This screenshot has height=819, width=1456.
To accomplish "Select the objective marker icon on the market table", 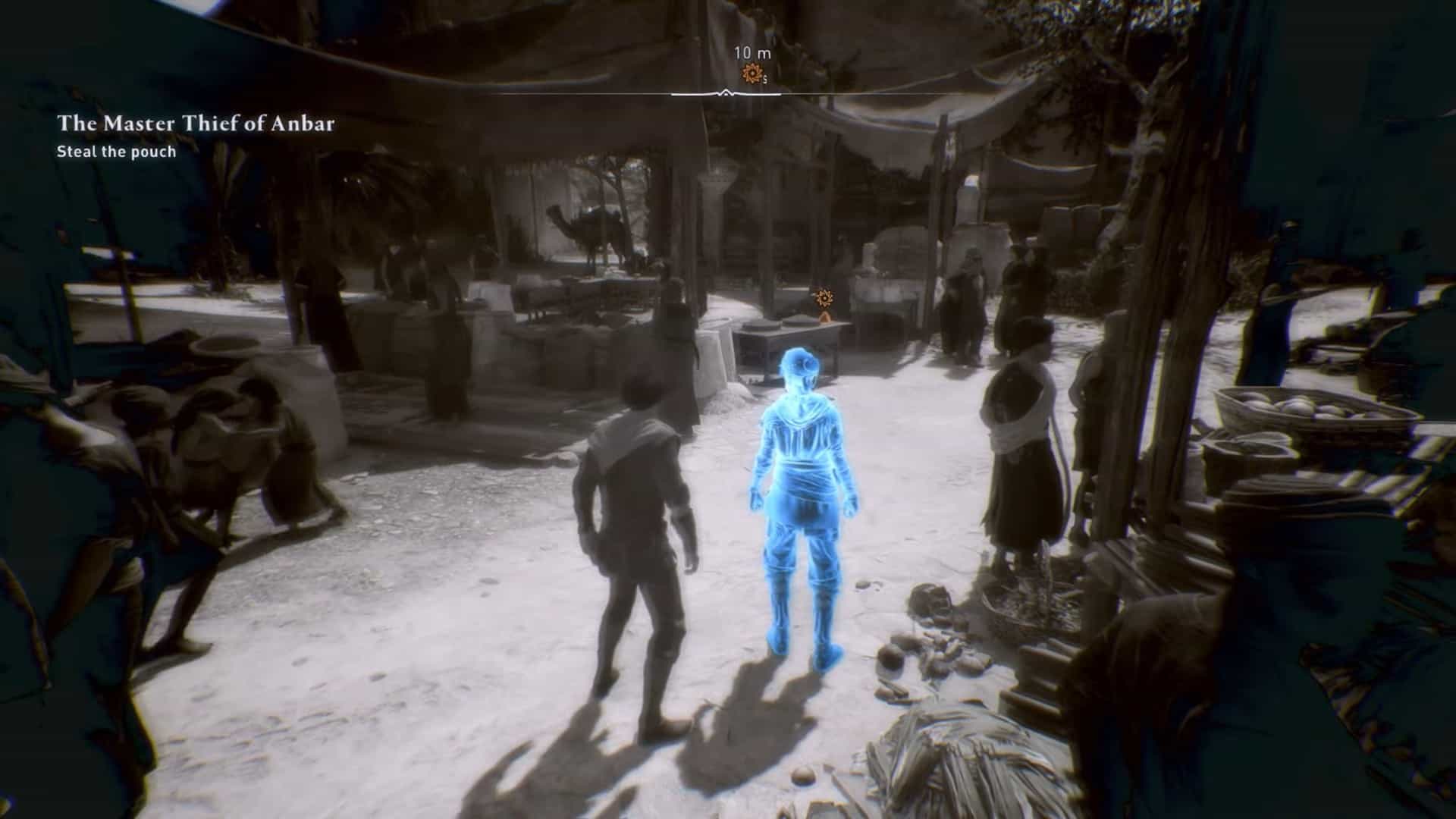I will point(824,298).
